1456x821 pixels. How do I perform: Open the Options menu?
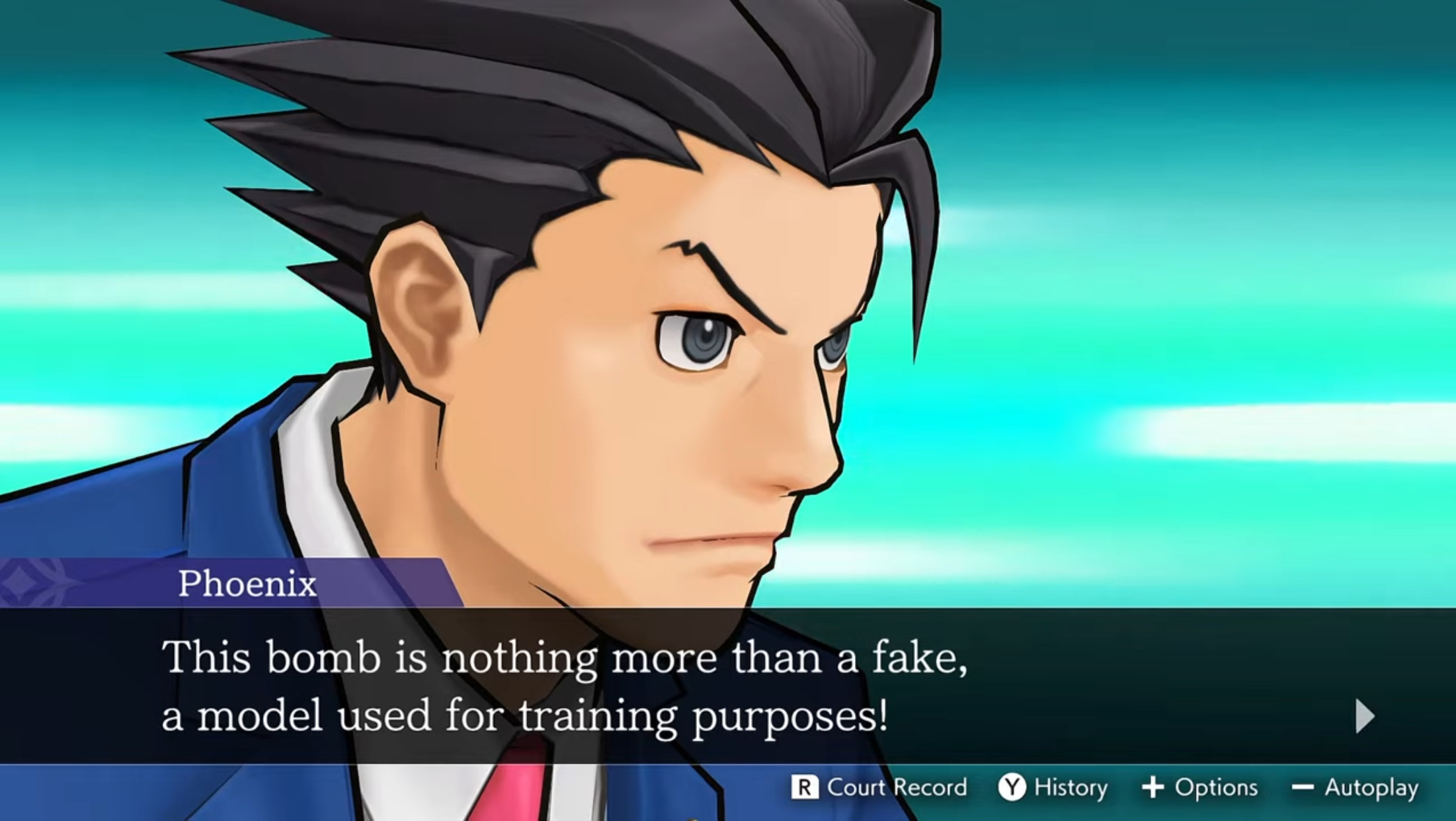[x=1218, y=787]
